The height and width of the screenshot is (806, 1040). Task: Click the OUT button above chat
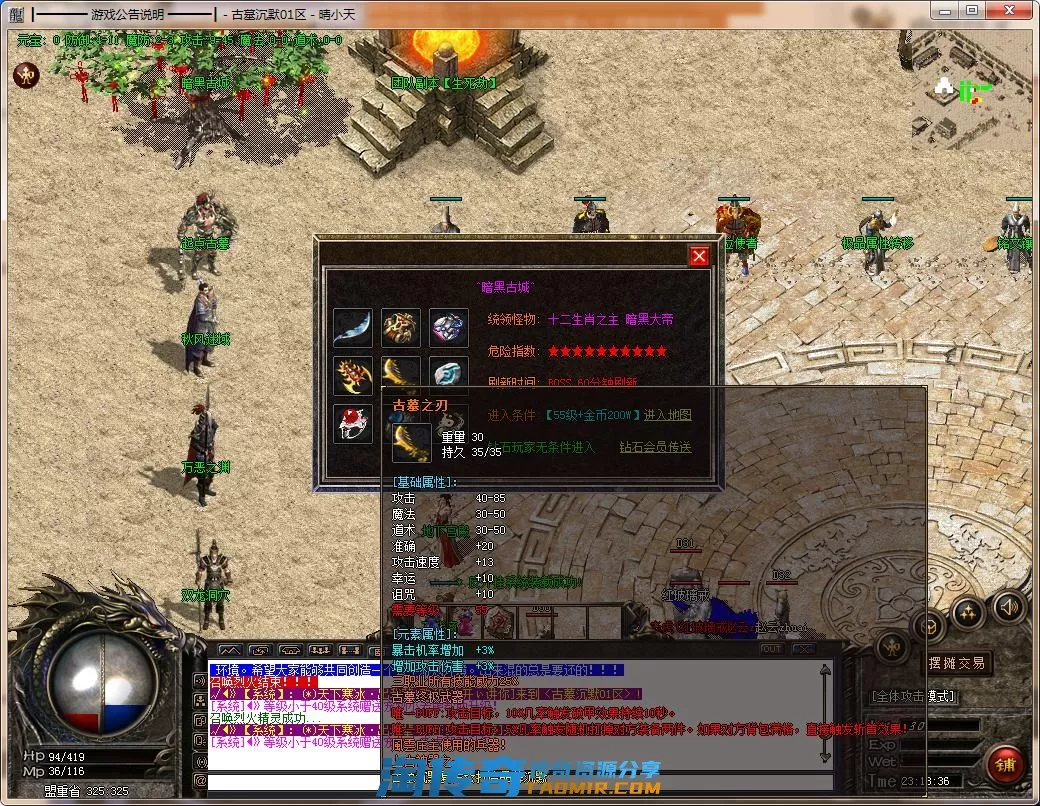(771, 649)
